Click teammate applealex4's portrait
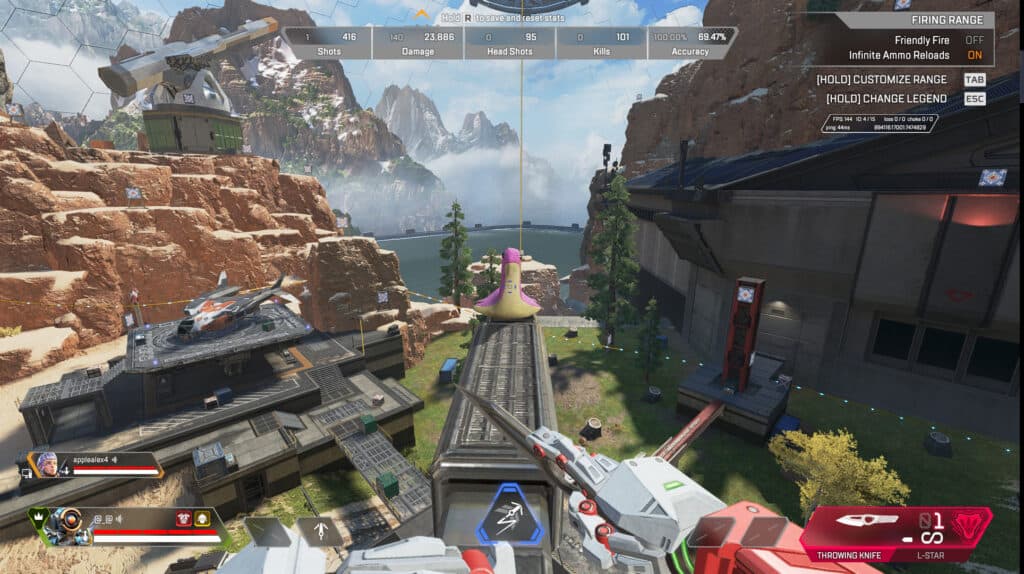The width and height of the screenshot is (1024, 574). (48, 463)
